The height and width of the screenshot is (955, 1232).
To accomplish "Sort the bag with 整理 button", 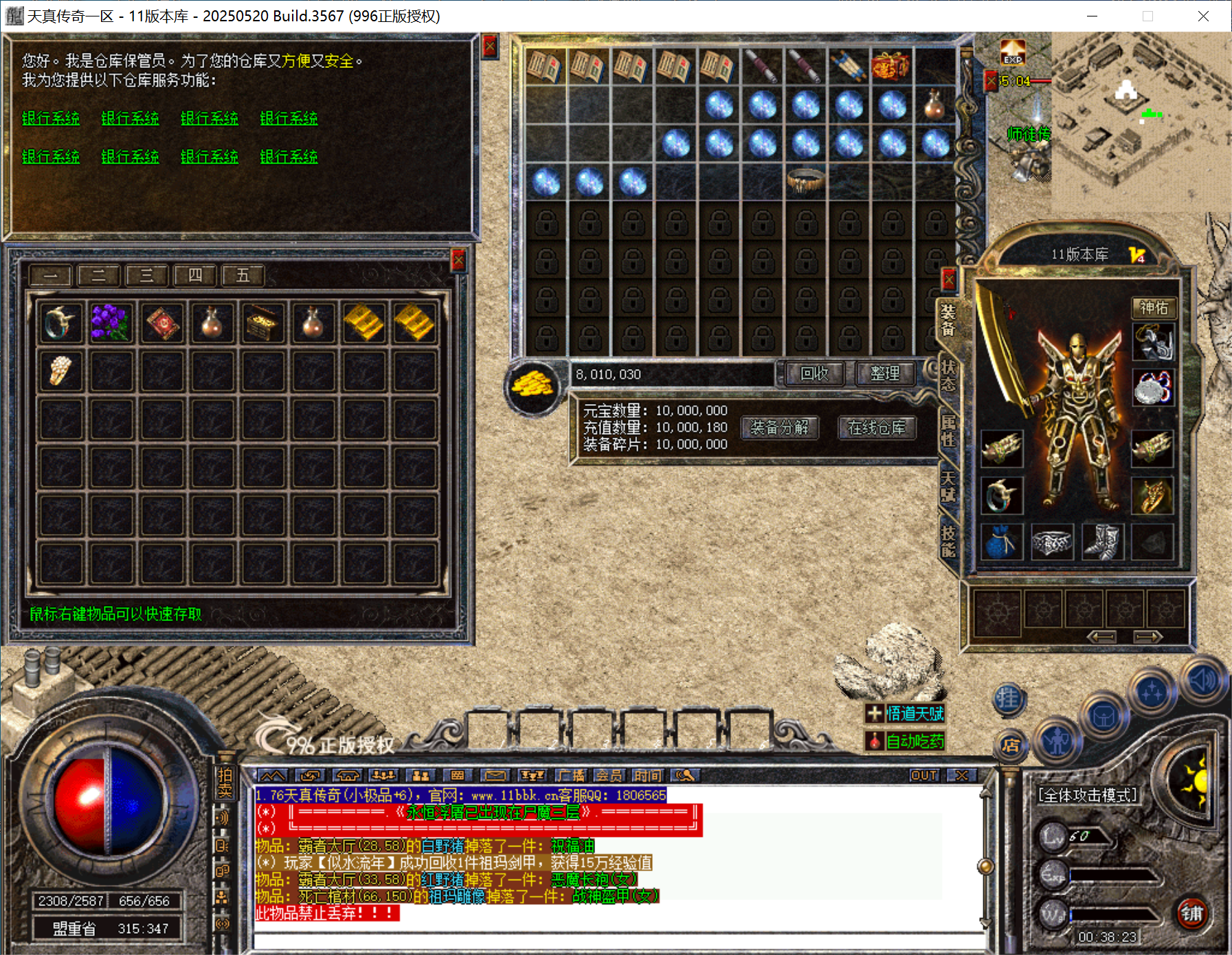I will click(884, 374).
